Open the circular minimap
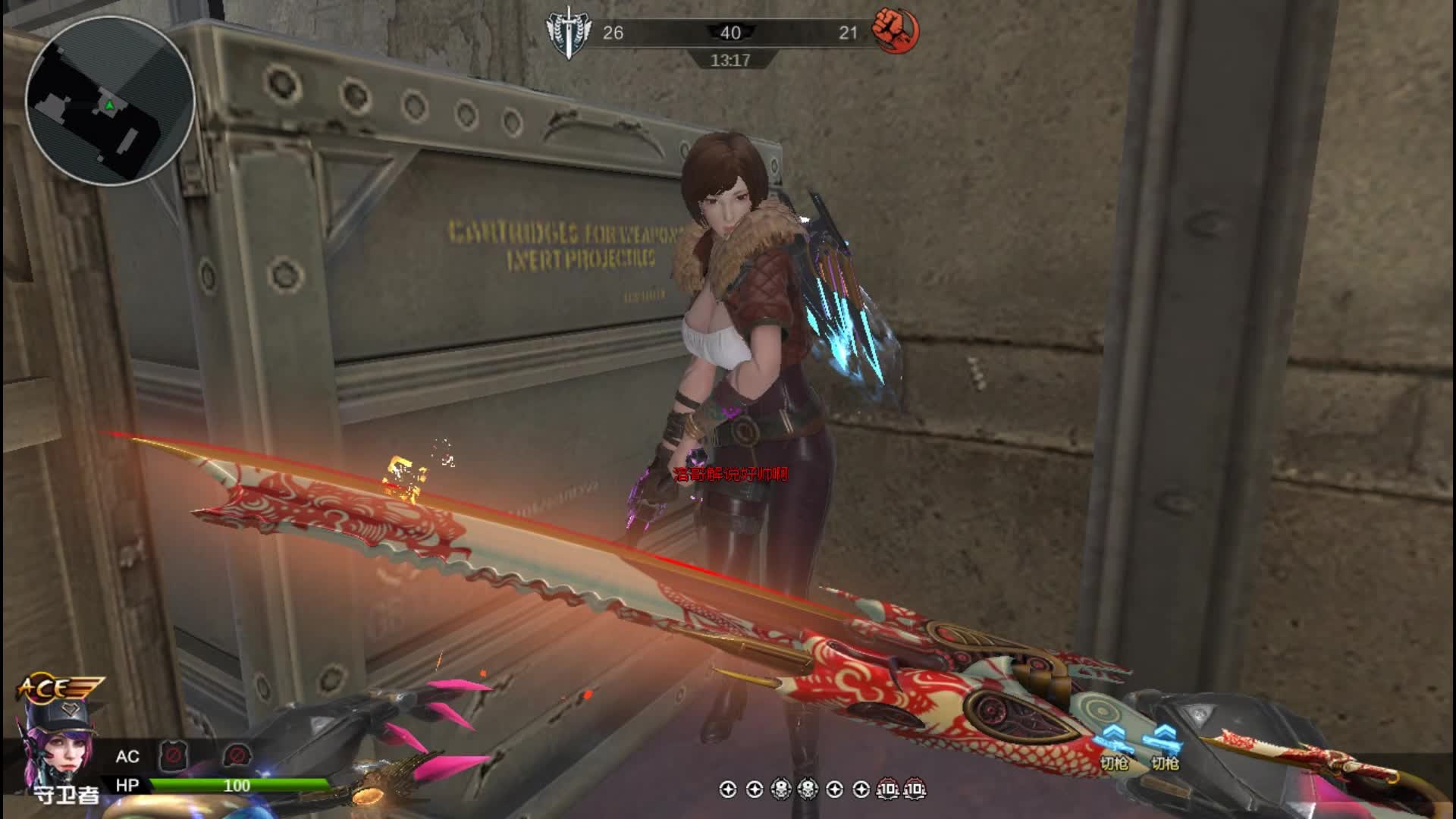 (x=110, y=100)
